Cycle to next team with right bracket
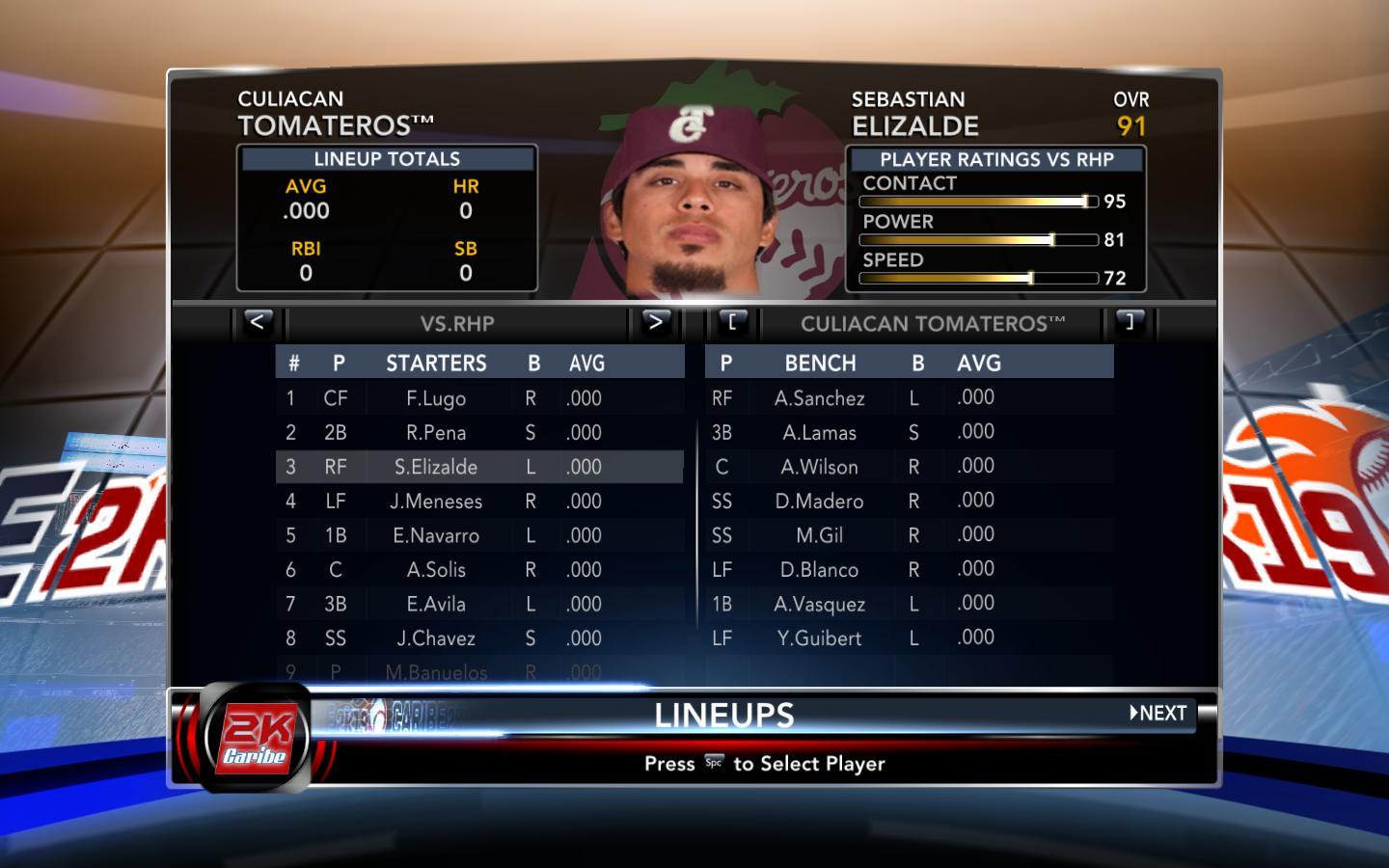 pyautogui.click(x=1130, y=322)
